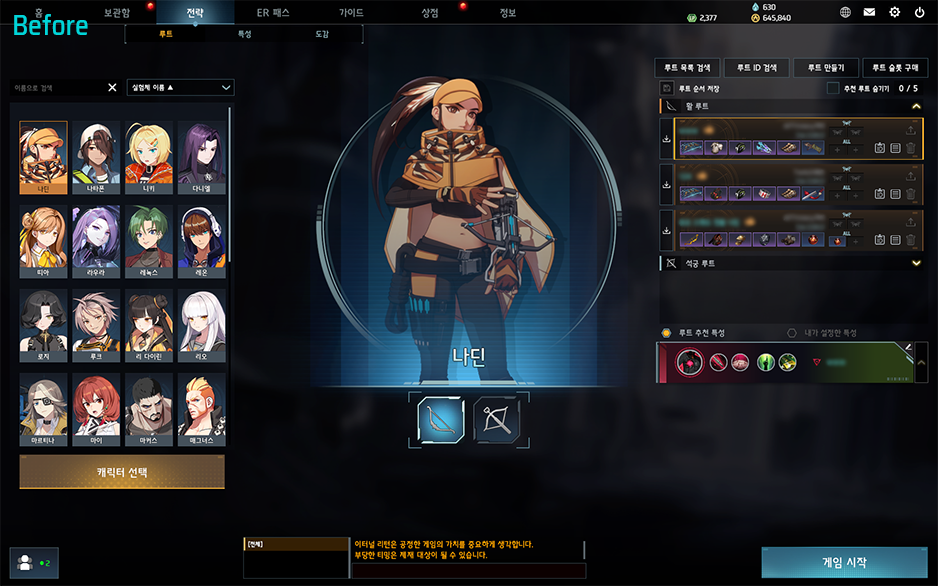
Task: Select the crossbow weapon type icon
Action: click(x=496, y=420)
